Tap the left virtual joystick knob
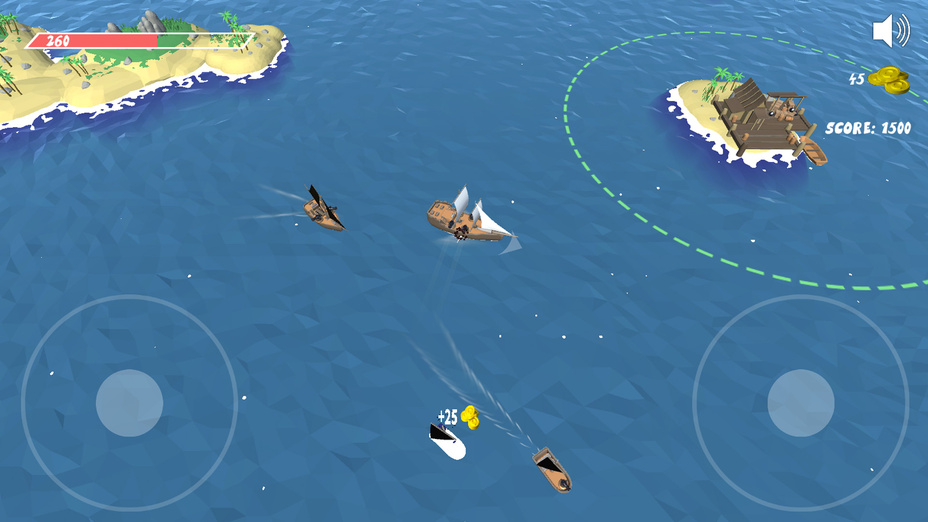The width and height of the screenshot is (928, 522). [130, 403]
